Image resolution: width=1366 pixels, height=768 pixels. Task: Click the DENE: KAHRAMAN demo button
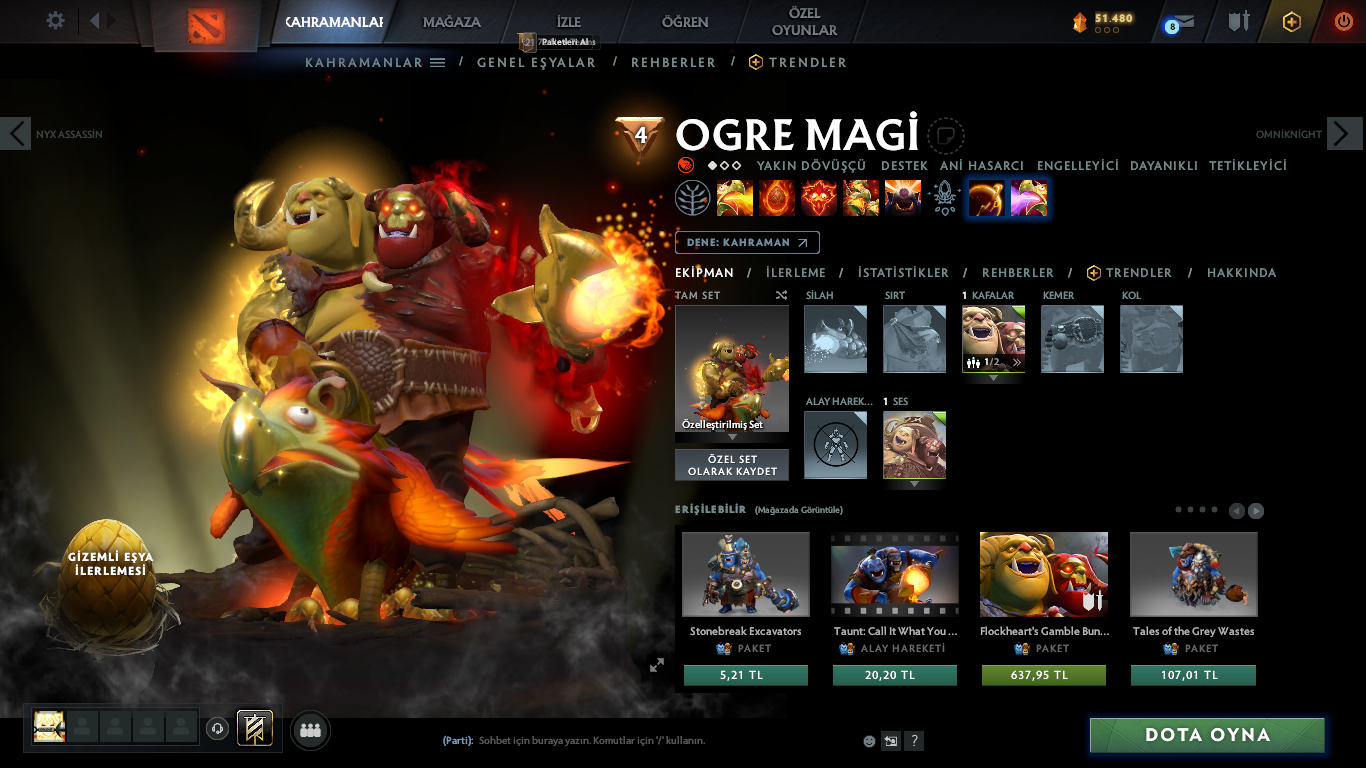pyautogui.click(x=747, y=242)
